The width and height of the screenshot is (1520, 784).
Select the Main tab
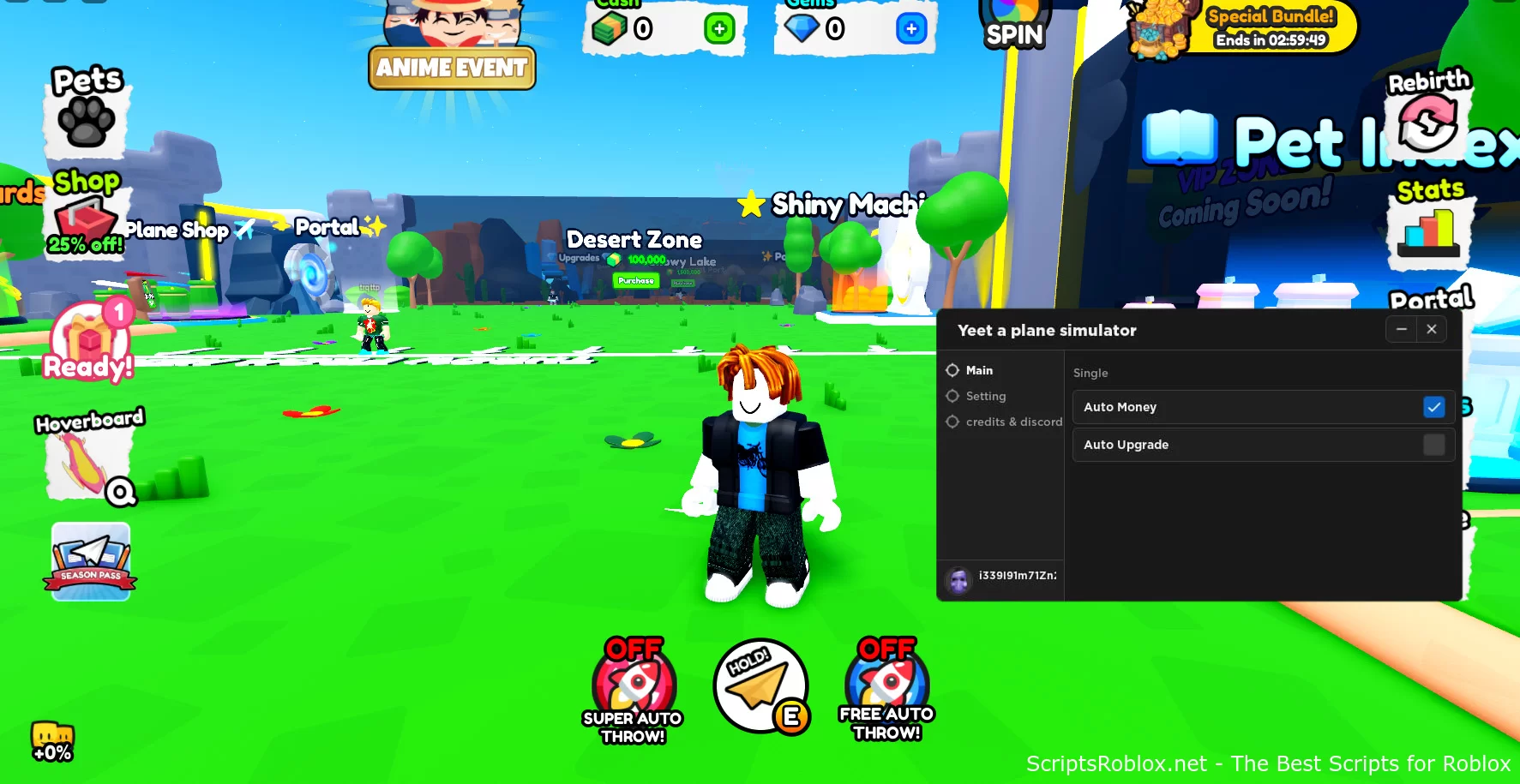(979, 370)
